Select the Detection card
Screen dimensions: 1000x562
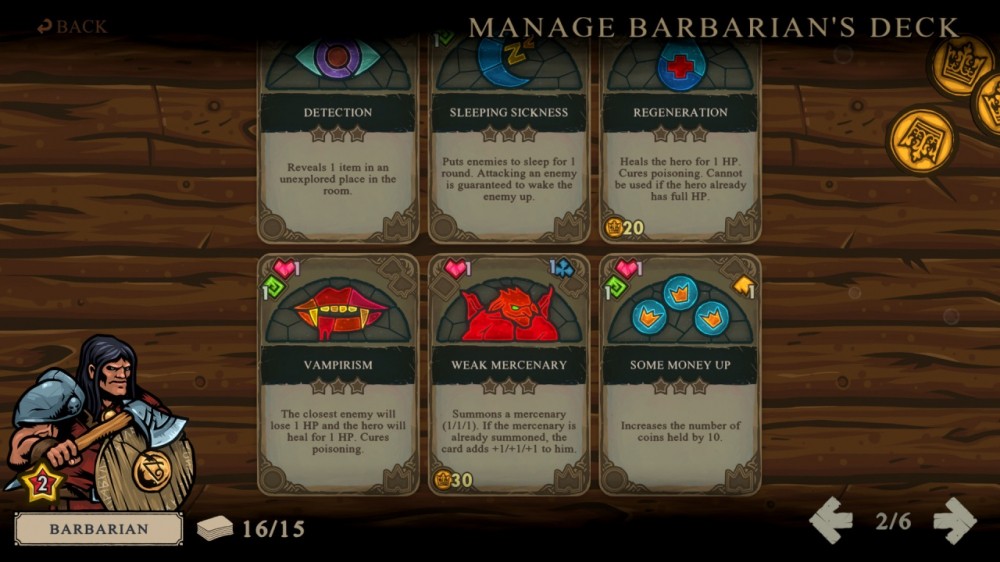tap(338, 140)
